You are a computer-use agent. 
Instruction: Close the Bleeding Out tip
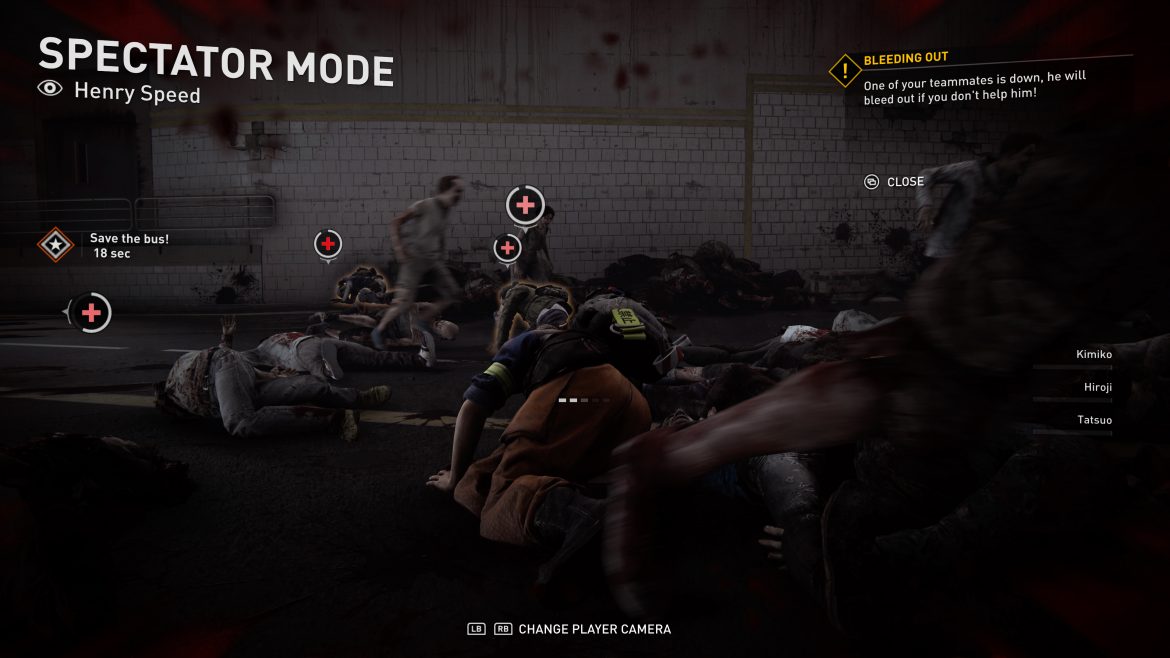tap(894, 182)
